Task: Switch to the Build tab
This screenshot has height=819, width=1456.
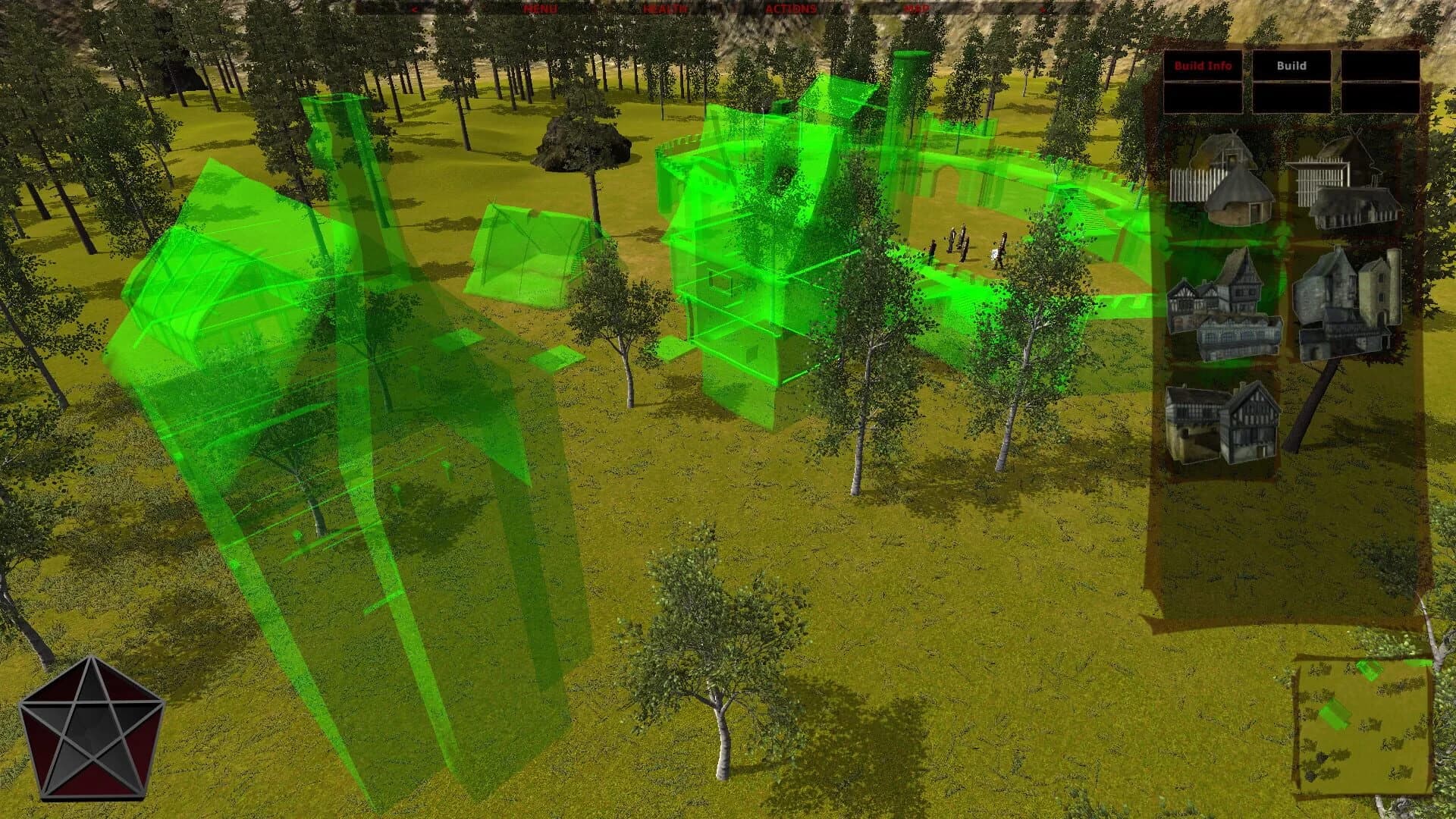Action: pyautogui.click(x=1291, y=67)
